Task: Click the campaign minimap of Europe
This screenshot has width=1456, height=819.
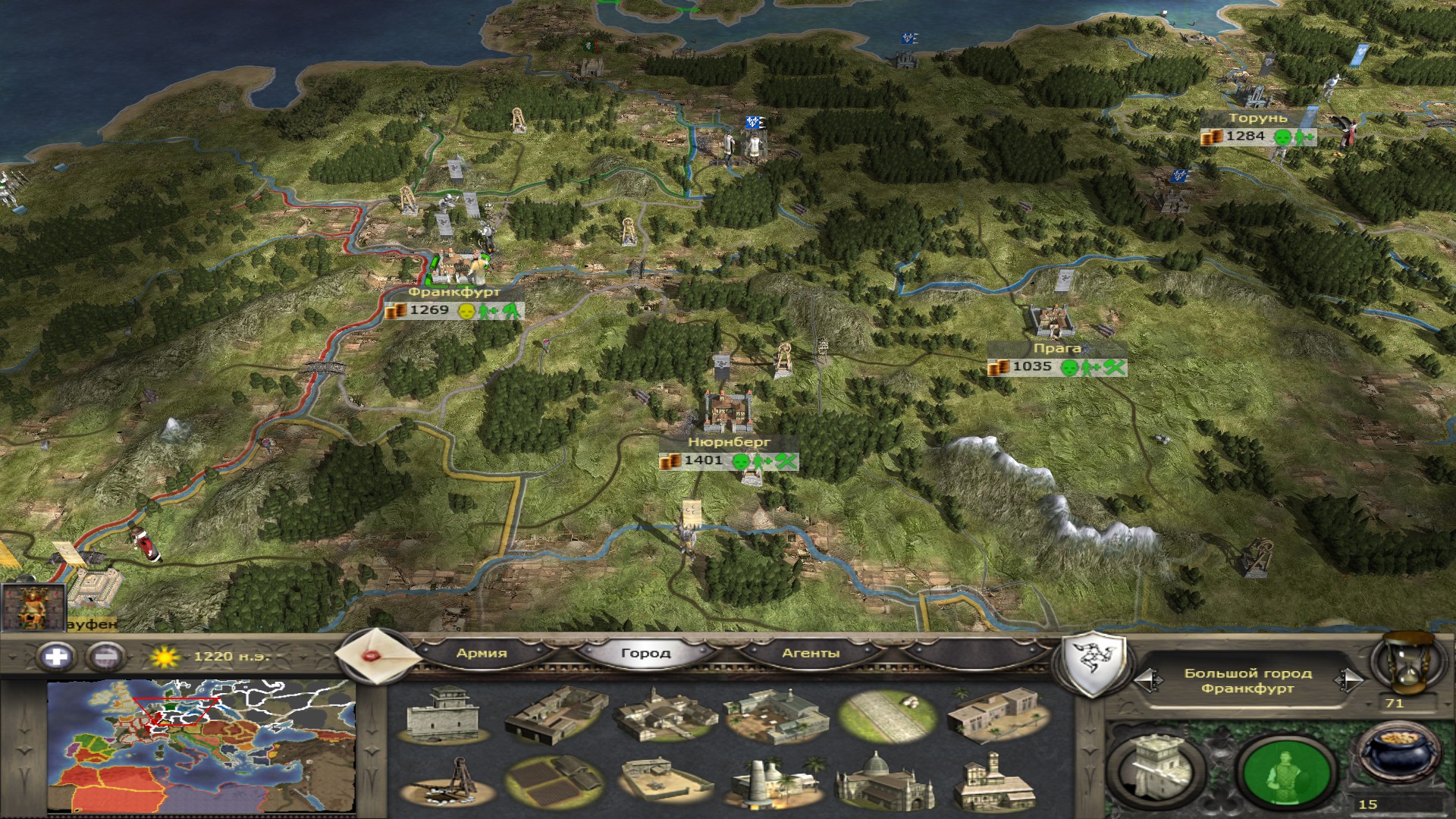Action: (201, 746)
